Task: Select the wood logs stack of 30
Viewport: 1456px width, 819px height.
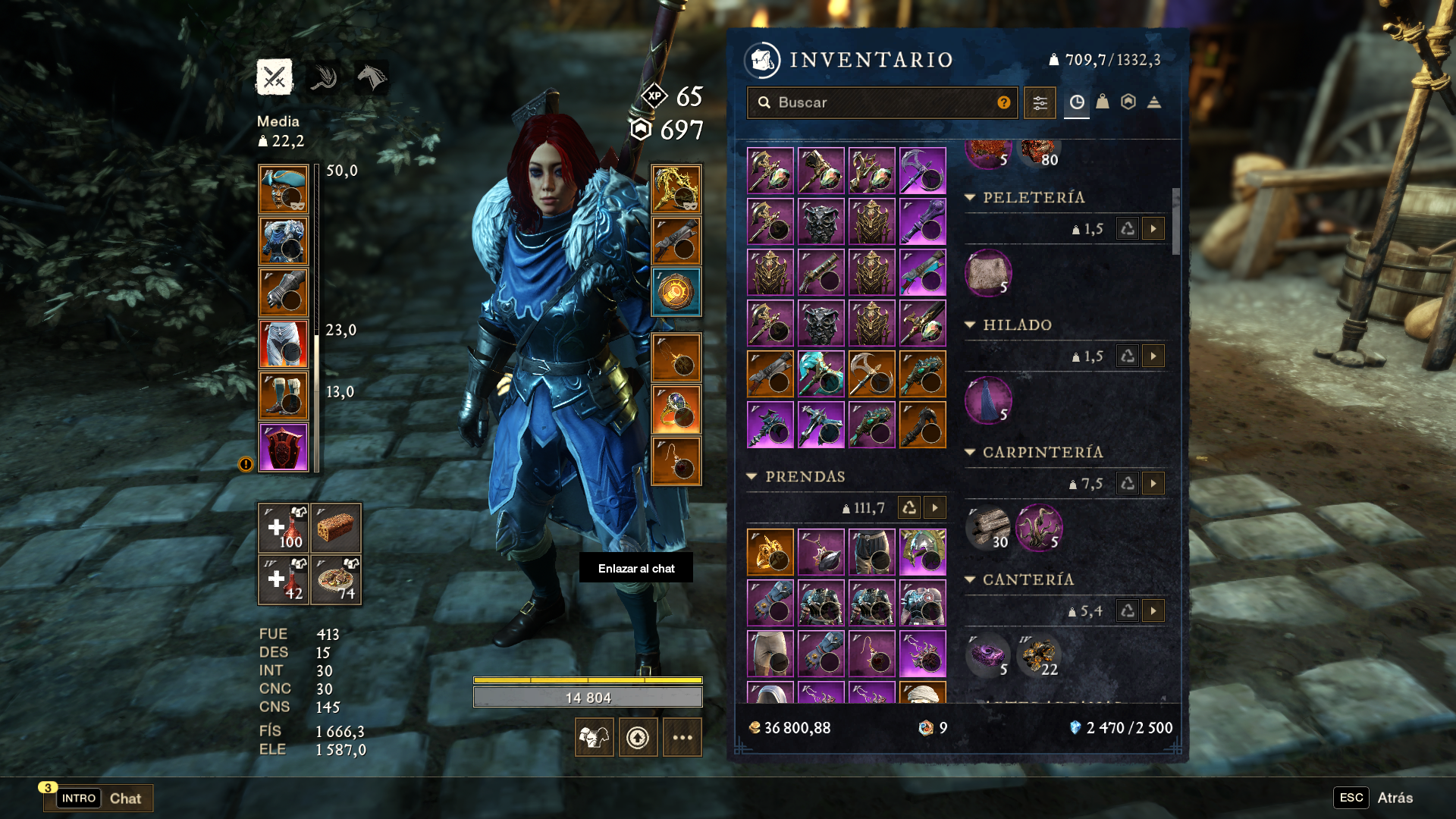Action: coord(988,528)
